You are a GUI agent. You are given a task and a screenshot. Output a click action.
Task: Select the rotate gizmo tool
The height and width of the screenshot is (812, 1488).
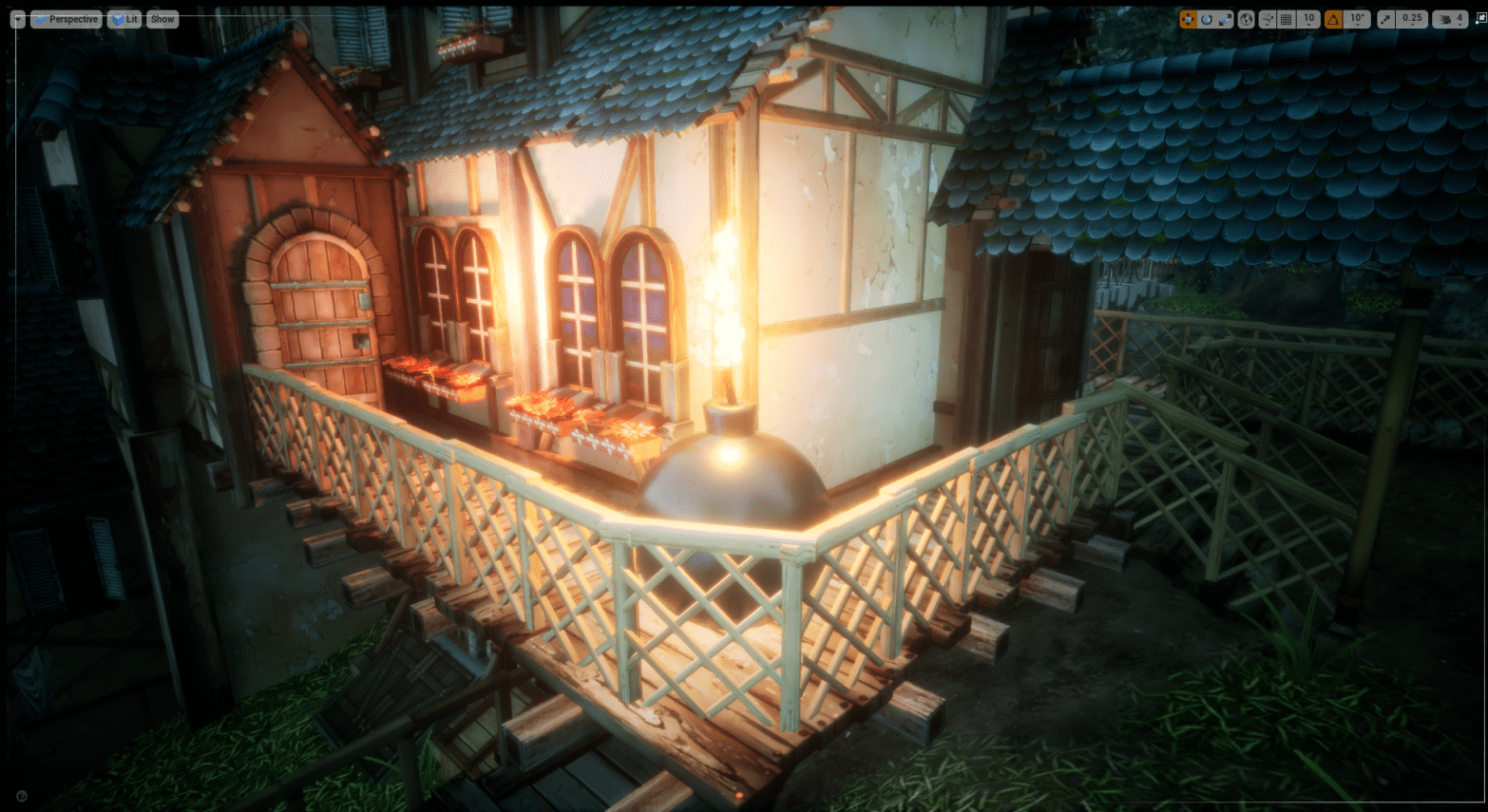click(x=1206, y=19)
